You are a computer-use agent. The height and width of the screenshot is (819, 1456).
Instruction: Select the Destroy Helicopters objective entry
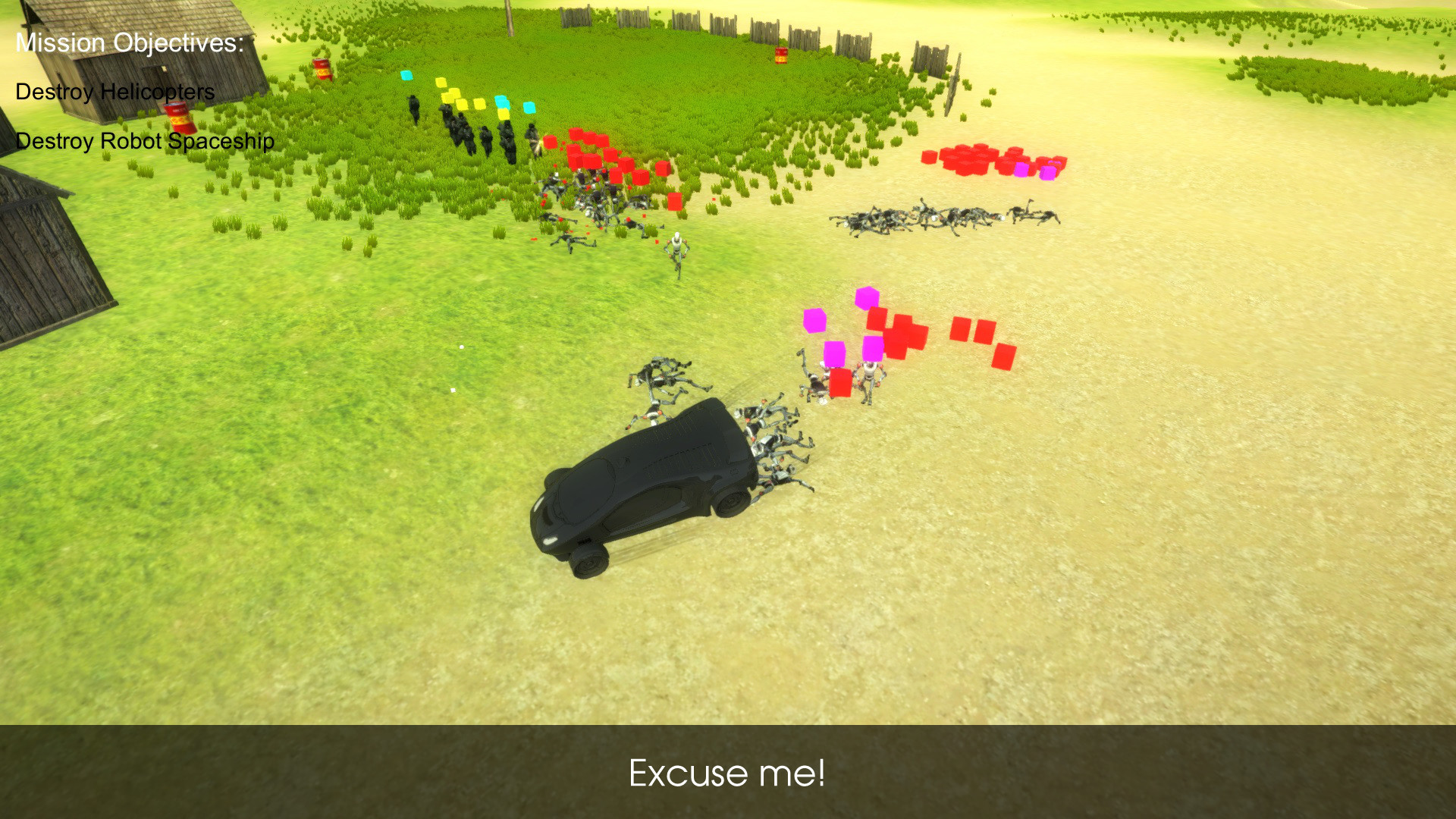(x=114, y=93)
